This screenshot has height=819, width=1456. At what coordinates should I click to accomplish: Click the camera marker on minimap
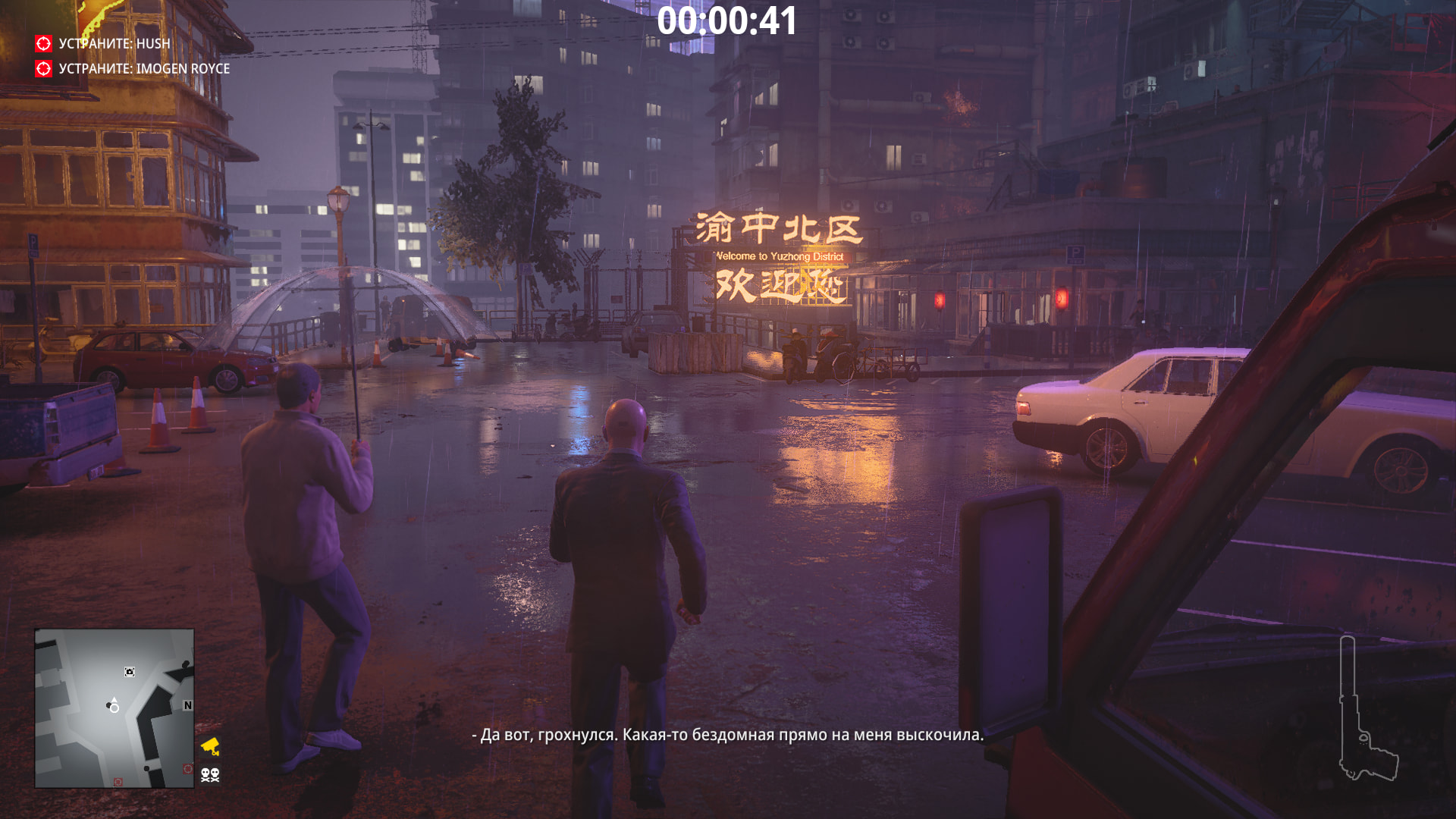pyautogui.click(x=130, y=672)
